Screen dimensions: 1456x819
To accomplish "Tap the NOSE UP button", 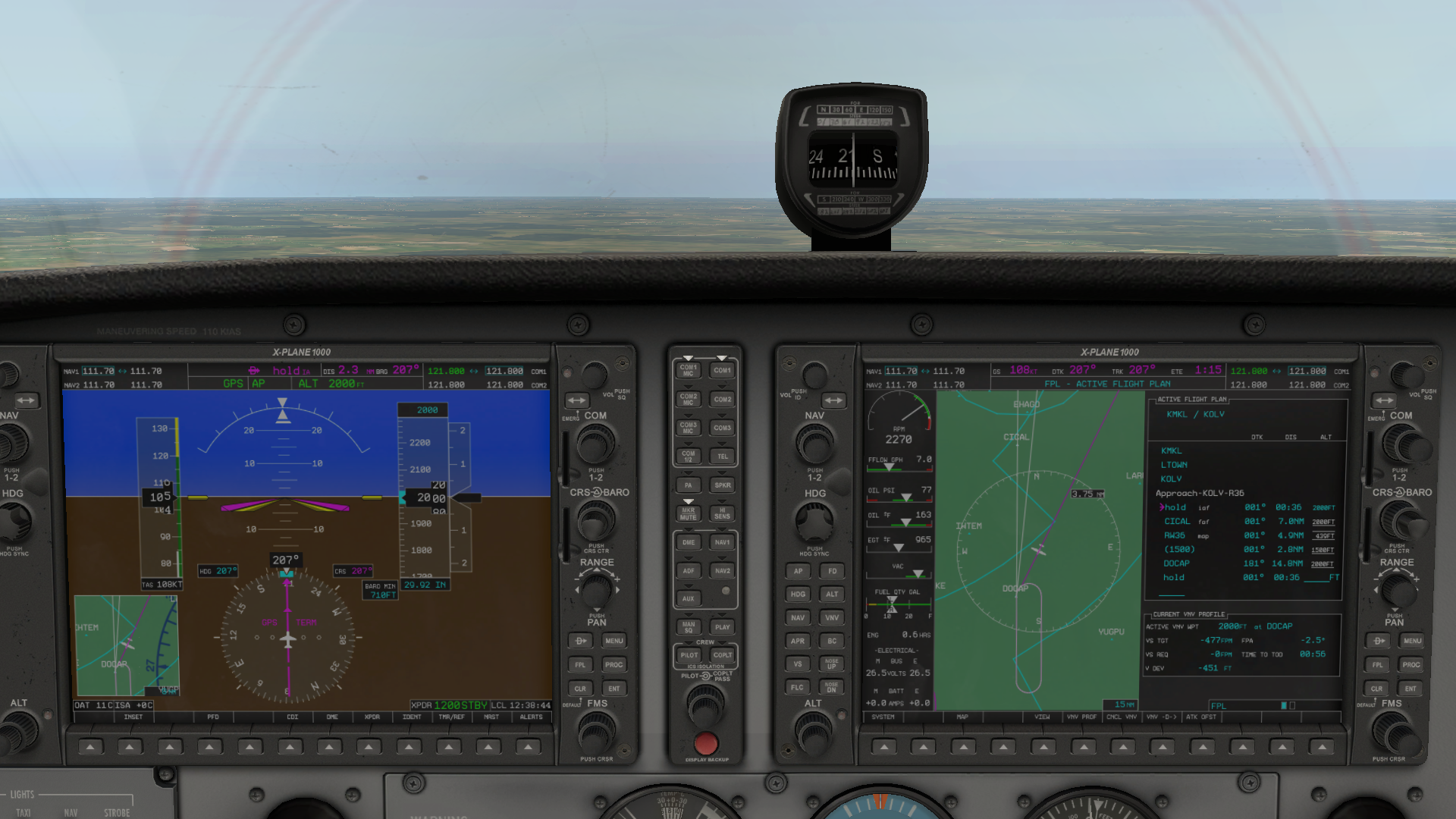I will pos(832,664).
